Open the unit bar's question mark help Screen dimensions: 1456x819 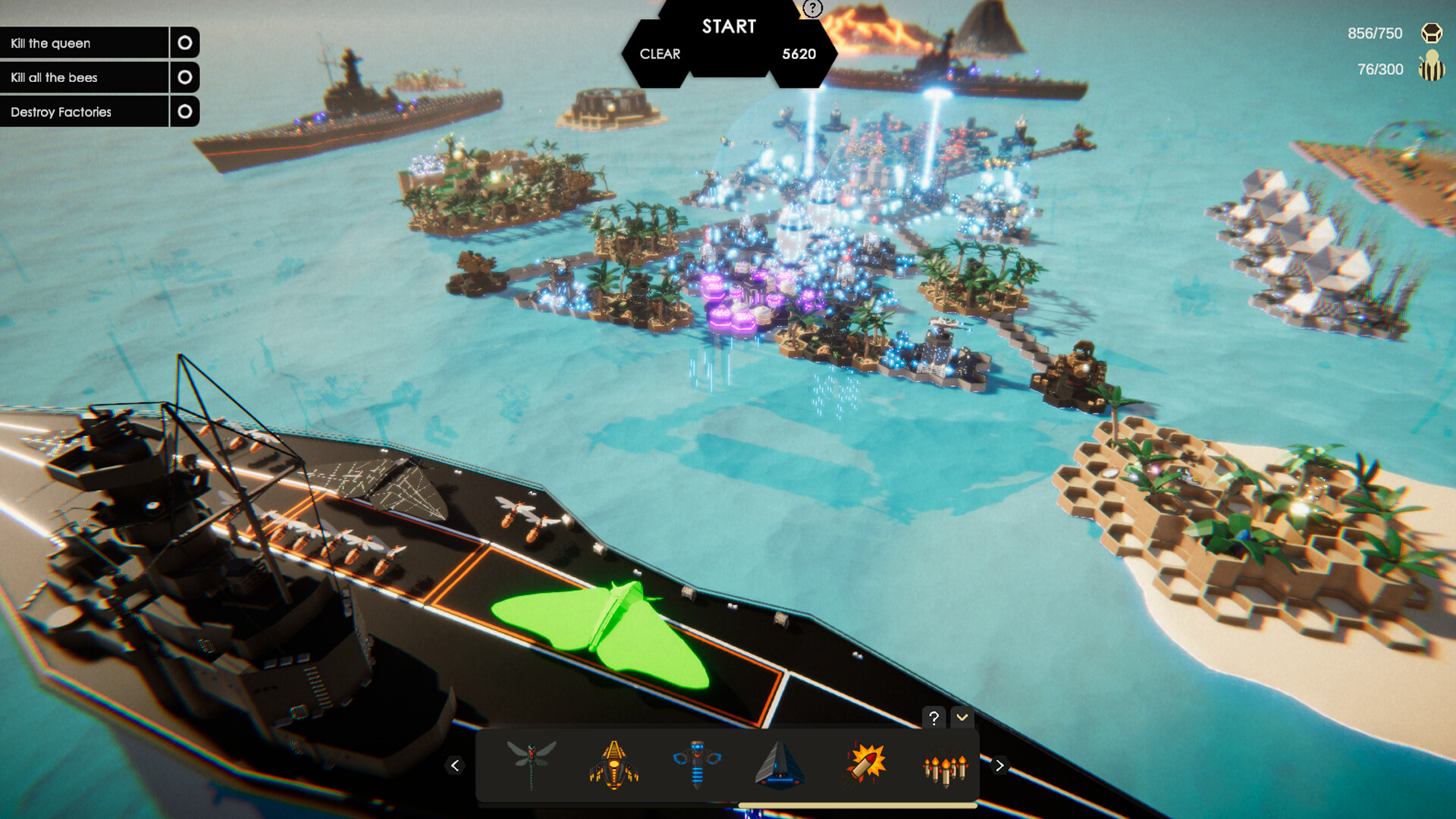coord(934,717)
